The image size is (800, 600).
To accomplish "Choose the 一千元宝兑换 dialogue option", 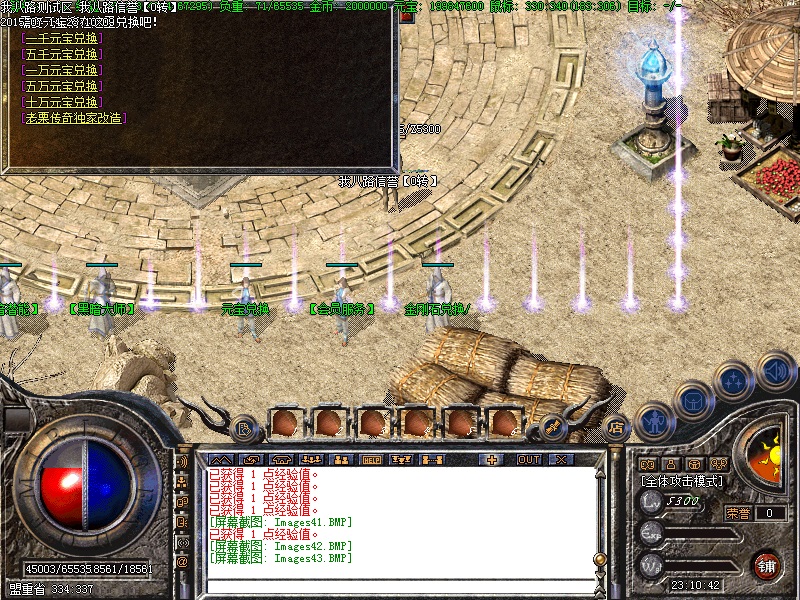I will [61, 38].
